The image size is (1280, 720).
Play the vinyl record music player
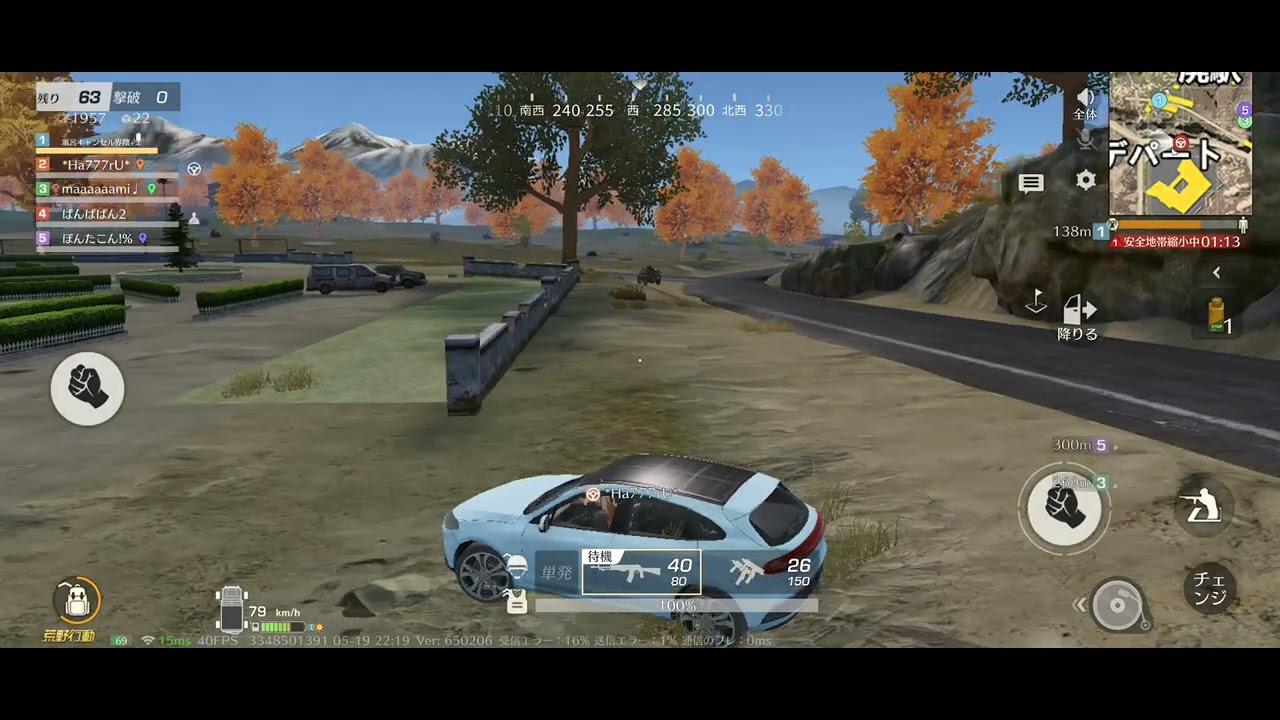click(x=1117, y=605)
